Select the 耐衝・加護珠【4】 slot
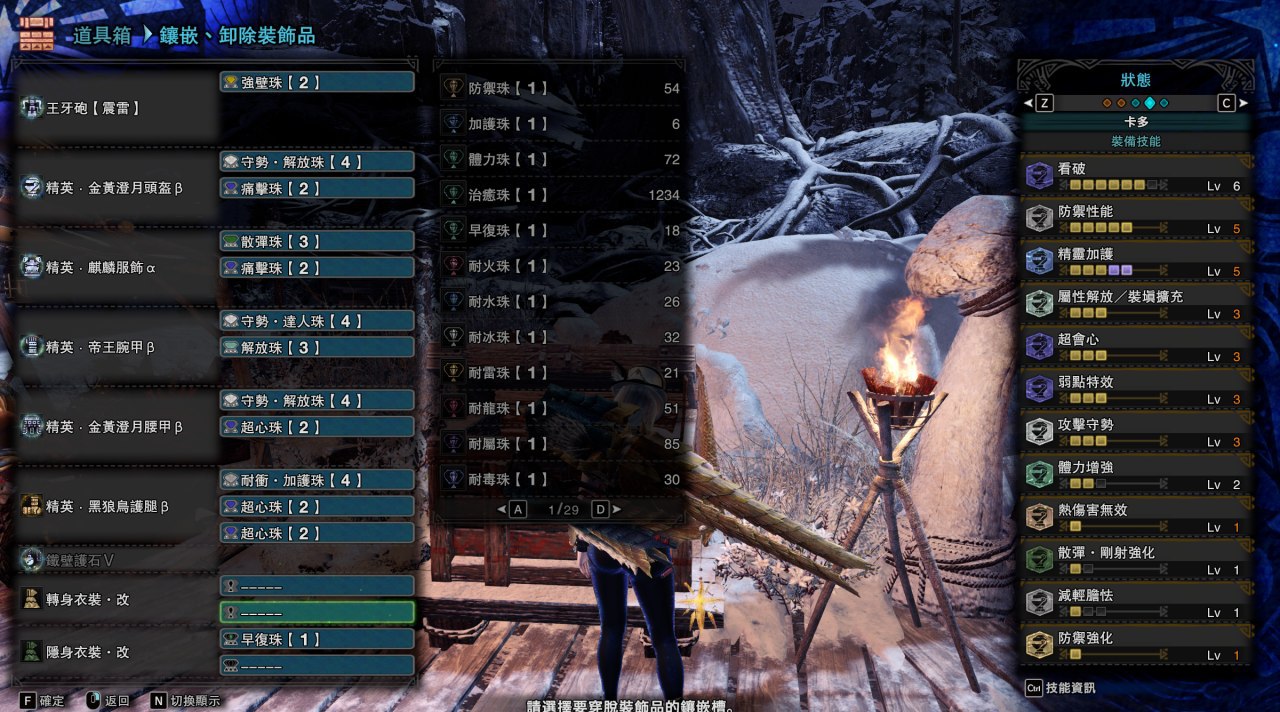This screenshot has height=712, width=1280. tap(316, 480)
